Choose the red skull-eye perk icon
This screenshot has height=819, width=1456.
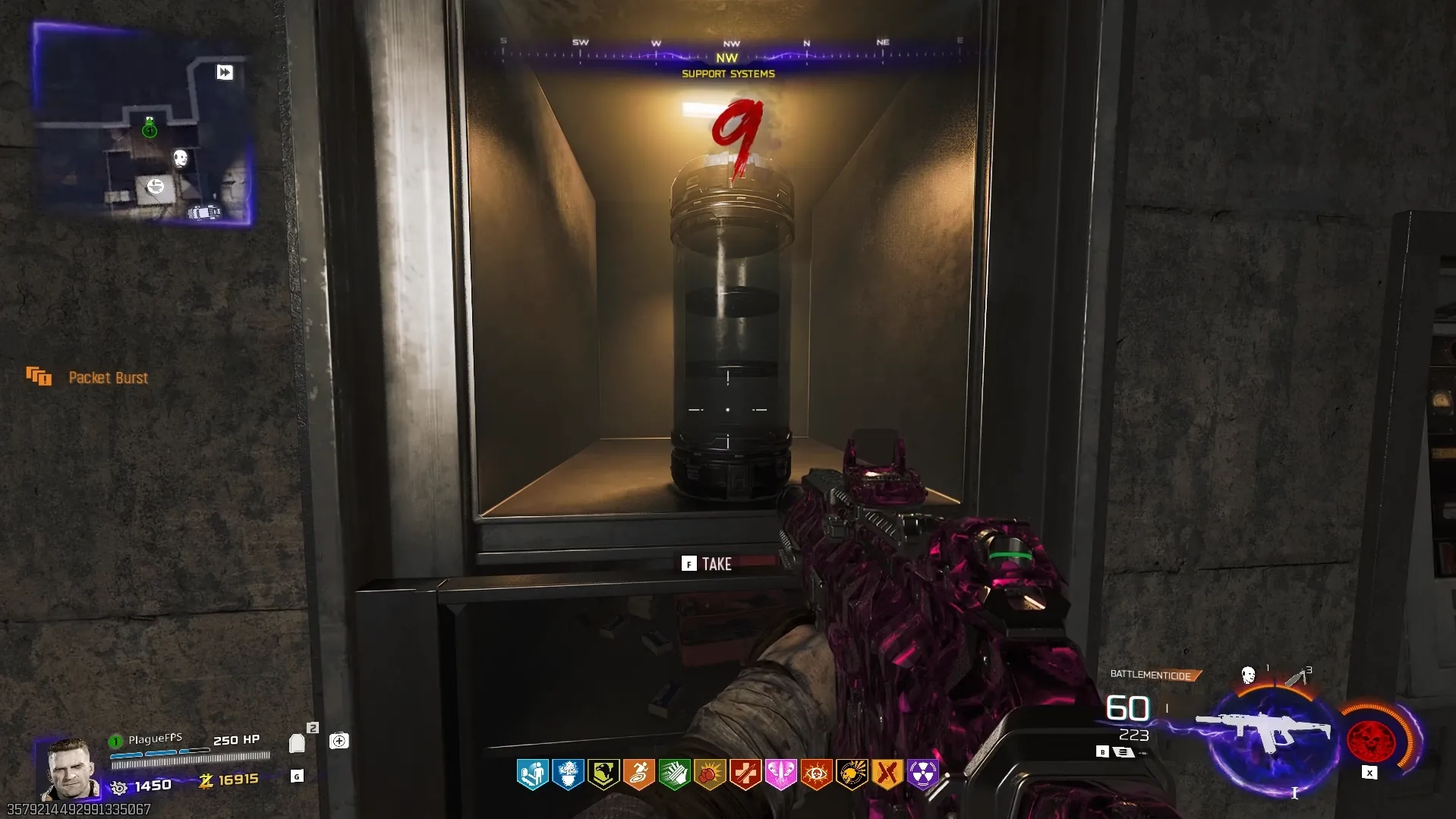[x=816, y=774]
